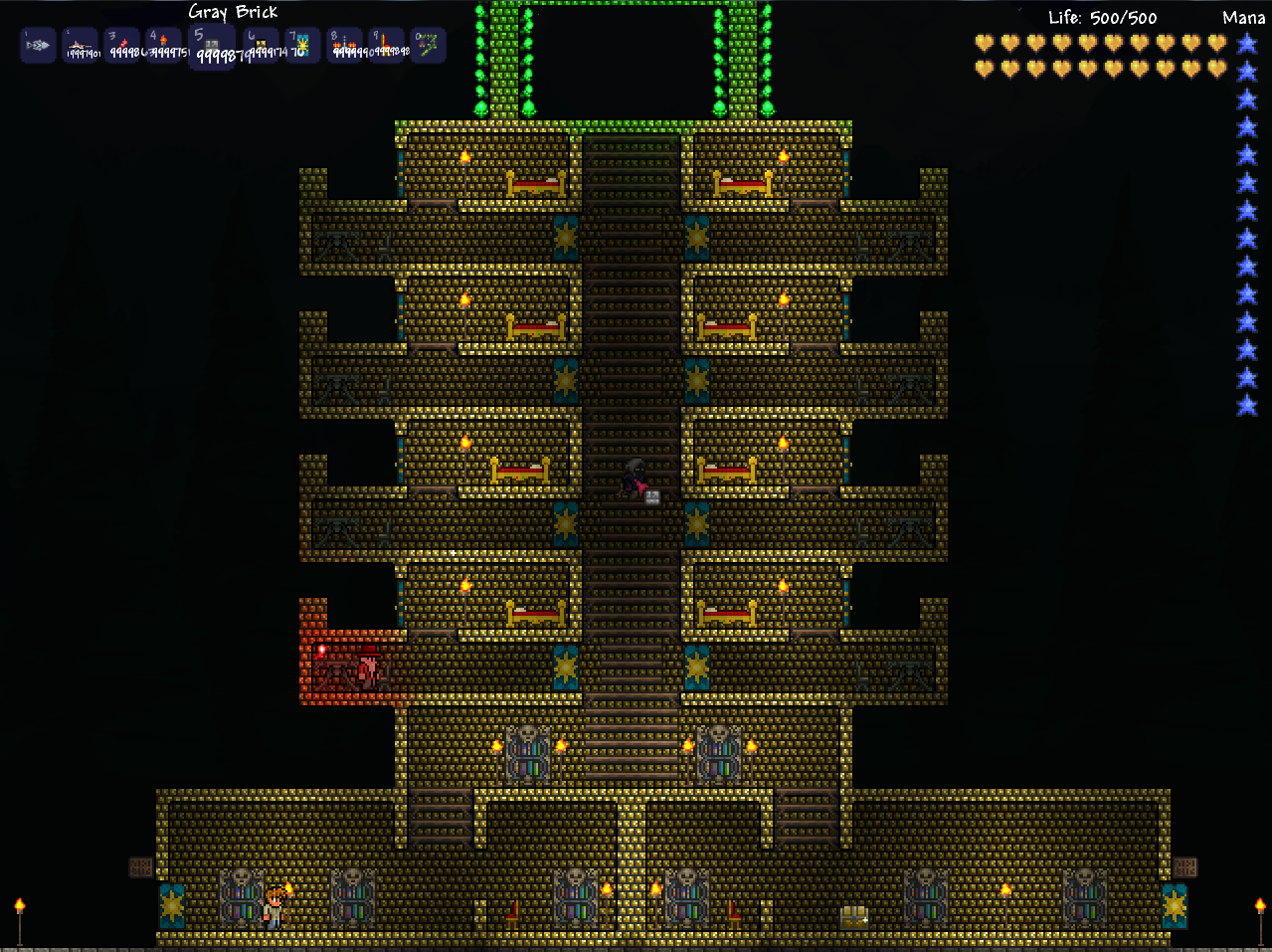Choose the red item in hotbar slot 3
The width and height of the screenshot is (1272, 952).
click(x=123, y=46)
